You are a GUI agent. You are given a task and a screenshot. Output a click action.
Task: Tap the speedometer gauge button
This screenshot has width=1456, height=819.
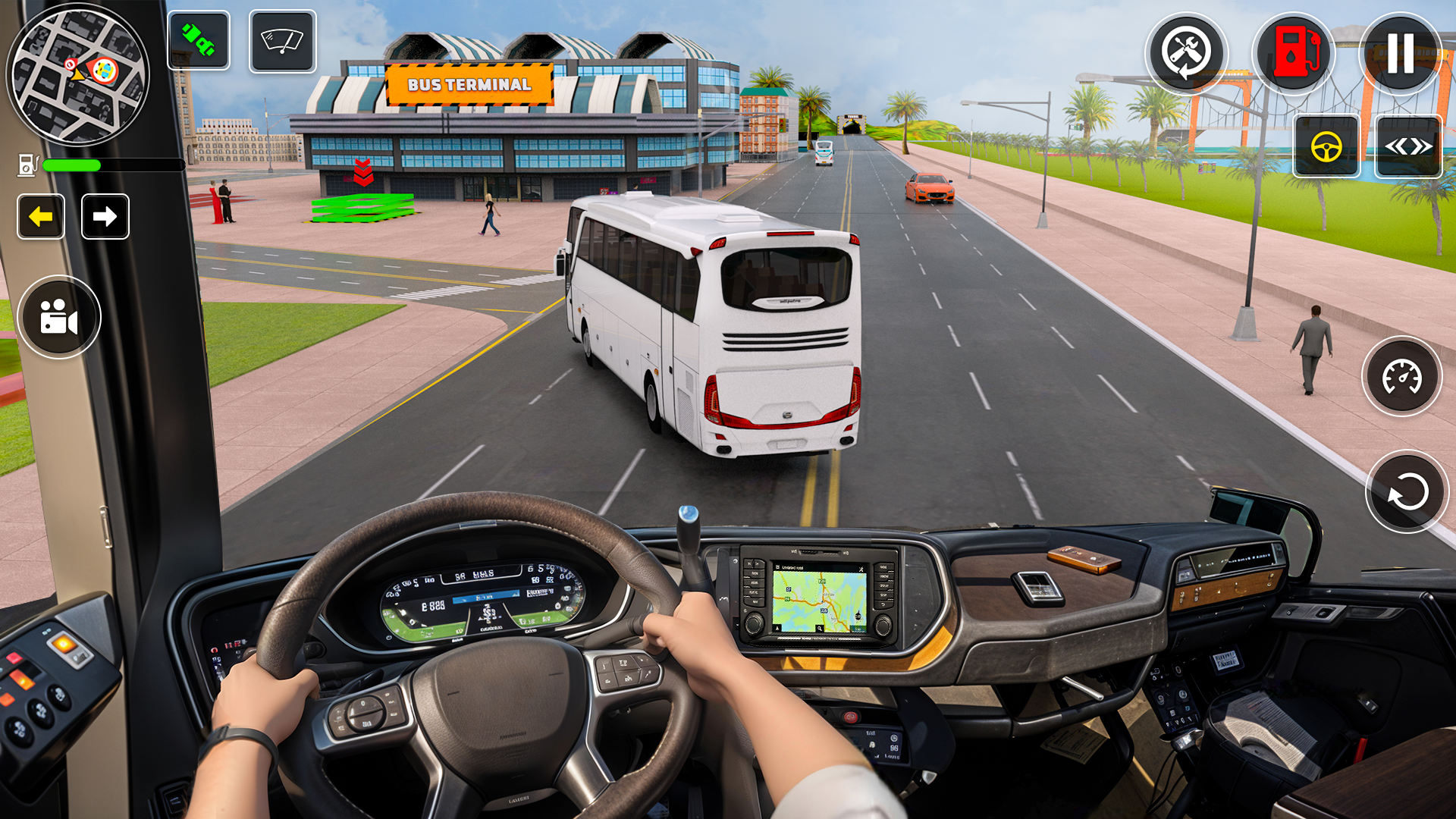click(1401, 377)
